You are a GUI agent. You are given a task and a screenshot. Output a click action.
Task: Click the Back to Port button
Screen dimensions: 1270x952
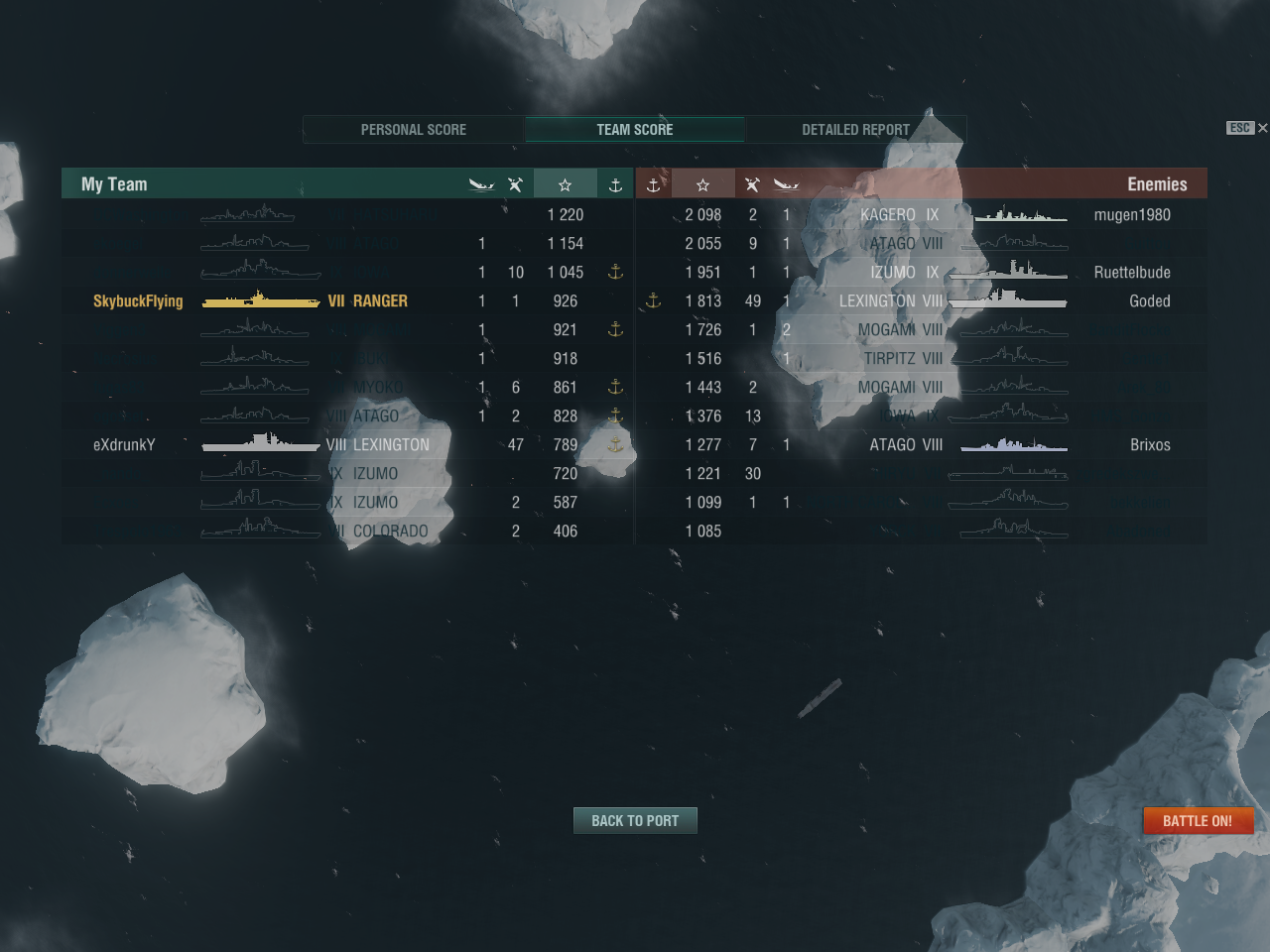(635, 821)
